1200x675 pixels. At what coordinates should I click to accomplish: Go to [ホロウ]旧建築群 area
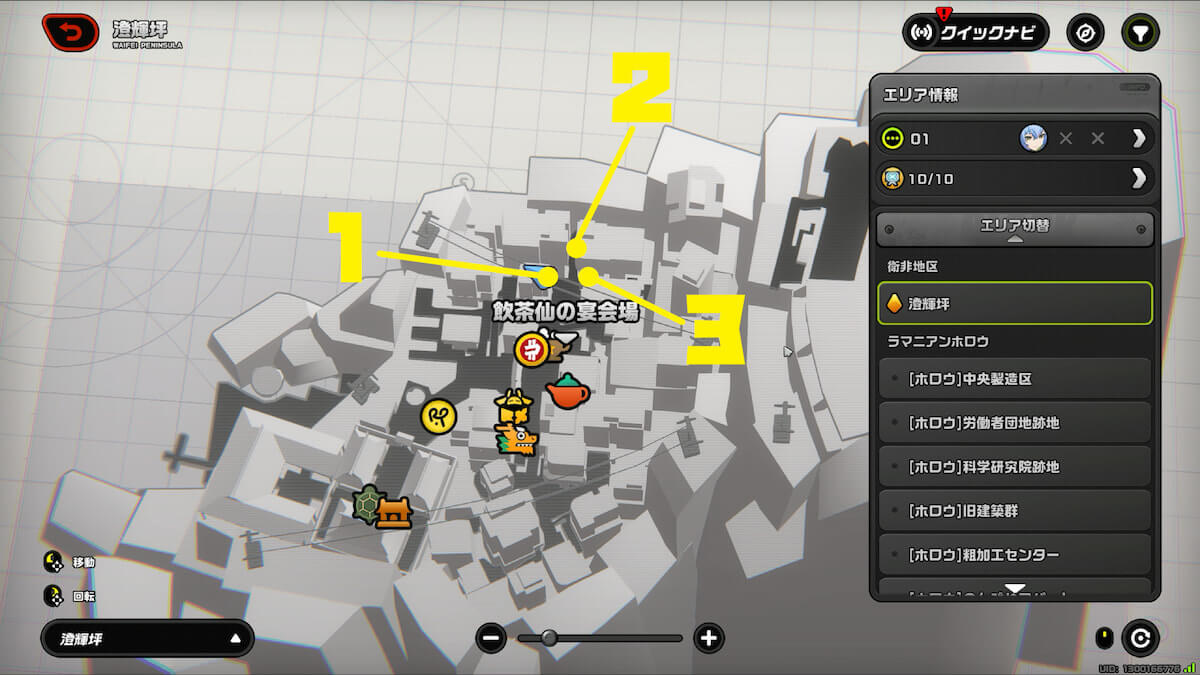[1014, 511]
